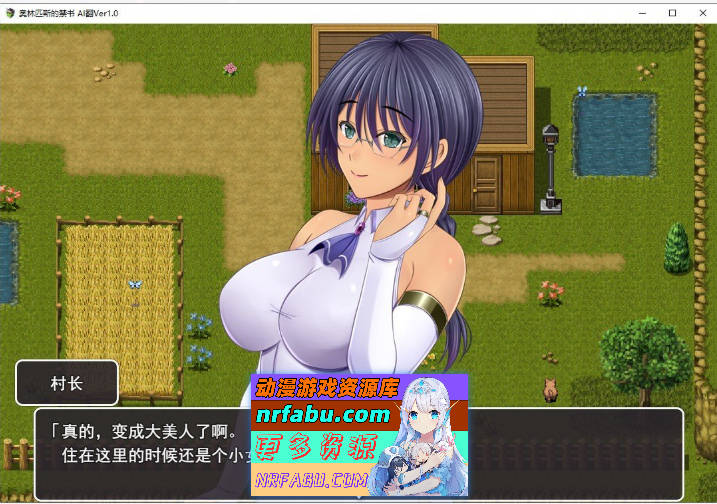Open the nrfabu.com overlay banner
This screenshot has height=504, width=717.
pos(358,435)
